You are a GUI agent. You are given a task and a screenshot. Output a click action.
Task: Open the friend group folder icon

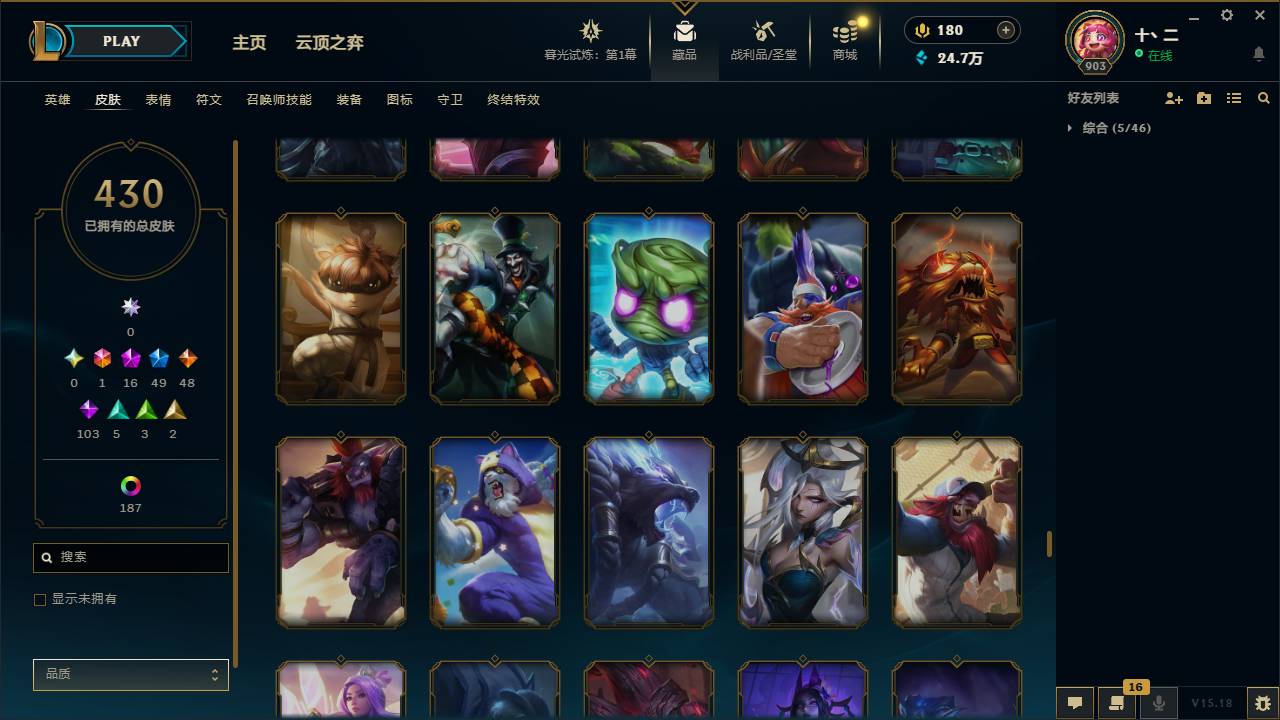coord(1203,97)
